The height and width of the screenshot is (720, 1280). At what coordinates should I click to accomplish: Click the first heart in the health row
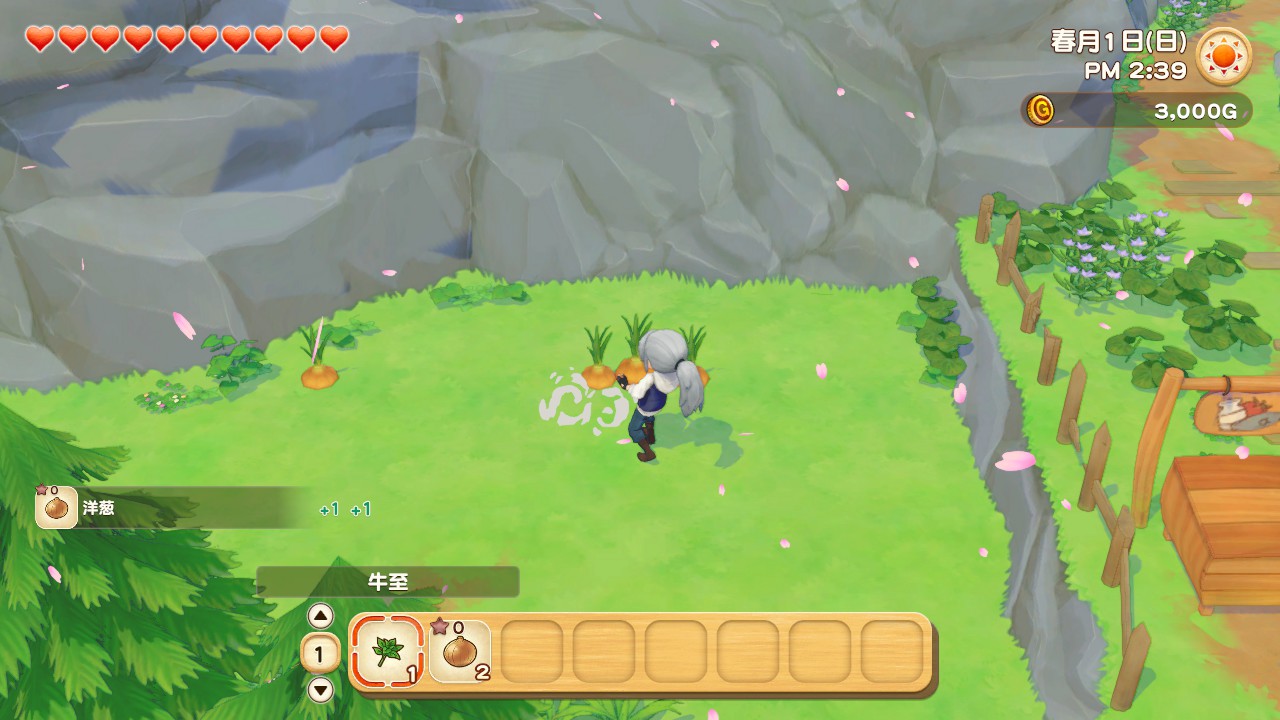coord(38,40)
